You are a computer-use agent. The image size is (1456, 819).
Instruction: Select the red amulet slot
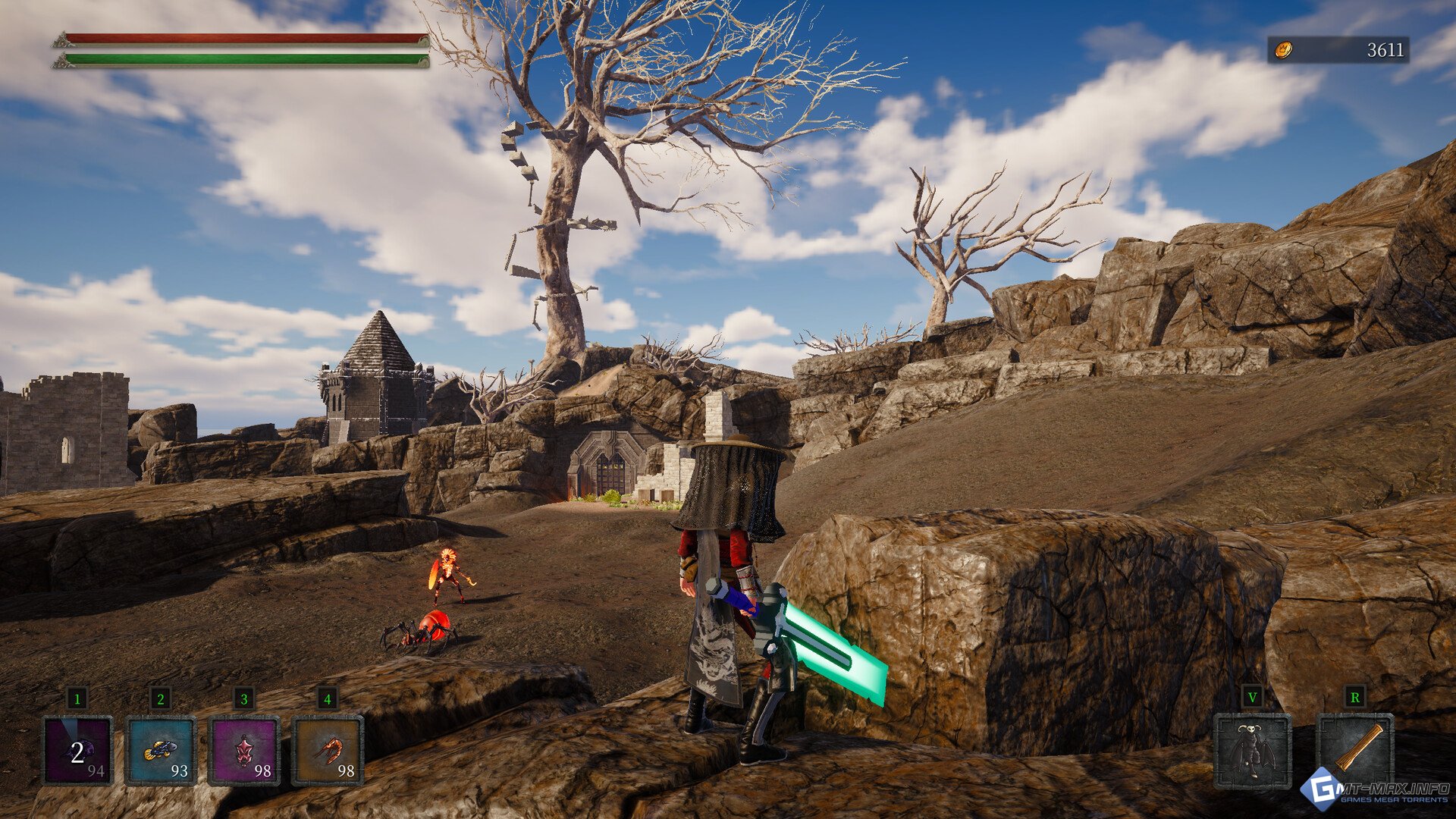click(243, 750)
